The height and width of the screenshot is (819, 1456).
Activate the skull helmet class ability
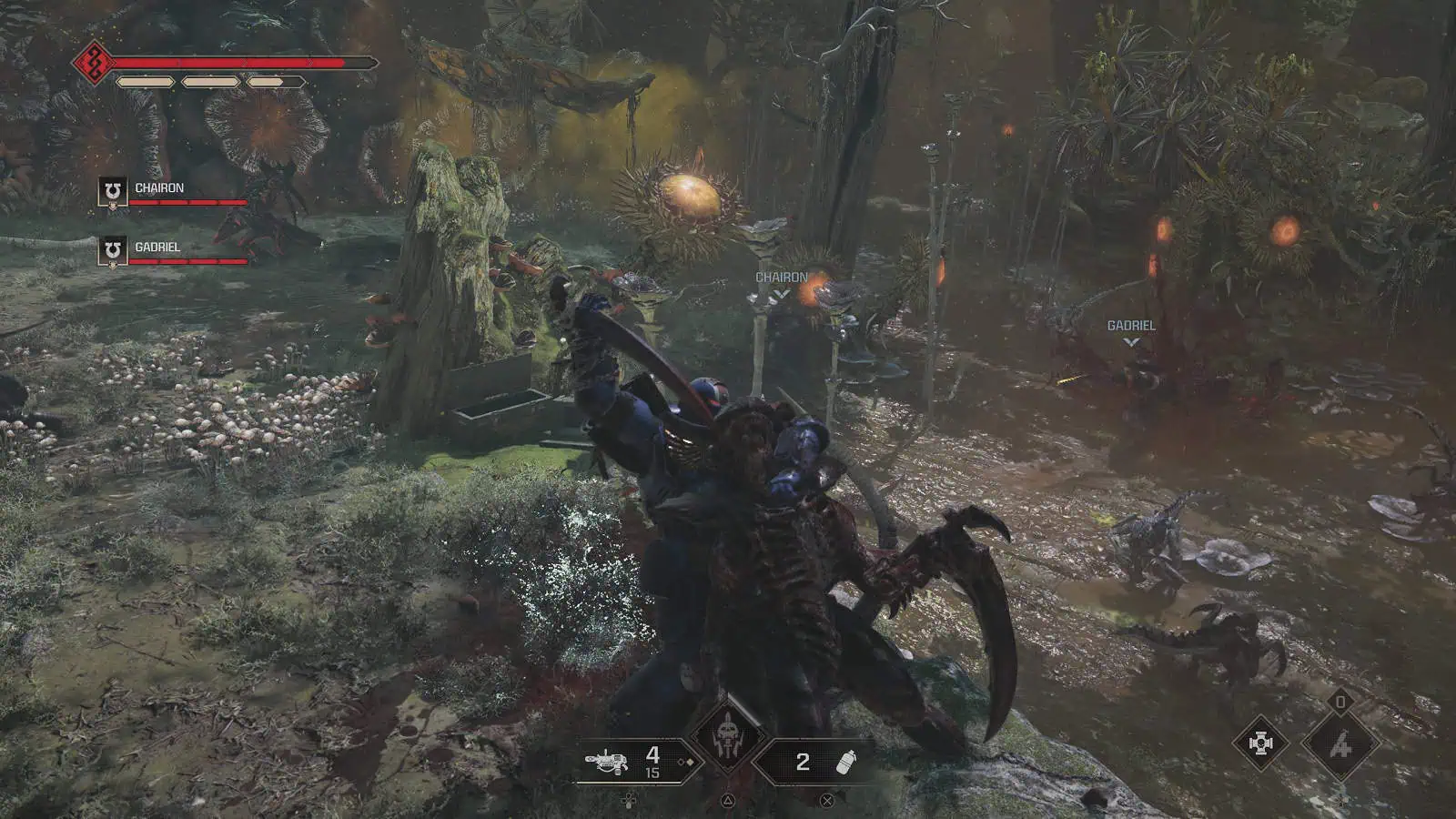(x=727, y=737)
